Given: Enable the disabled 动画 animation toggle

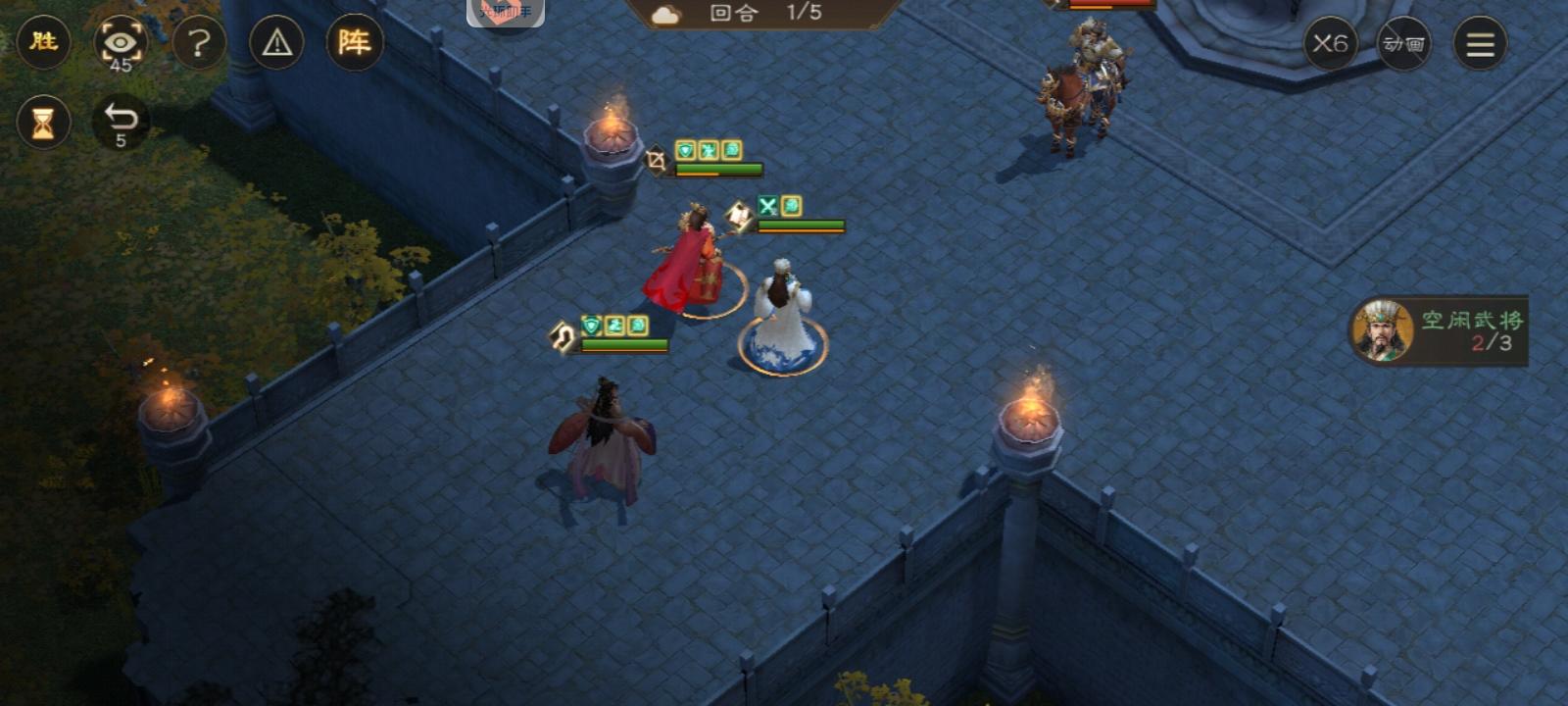Looking at the screenshot, I should click(x=1403, y=43).
